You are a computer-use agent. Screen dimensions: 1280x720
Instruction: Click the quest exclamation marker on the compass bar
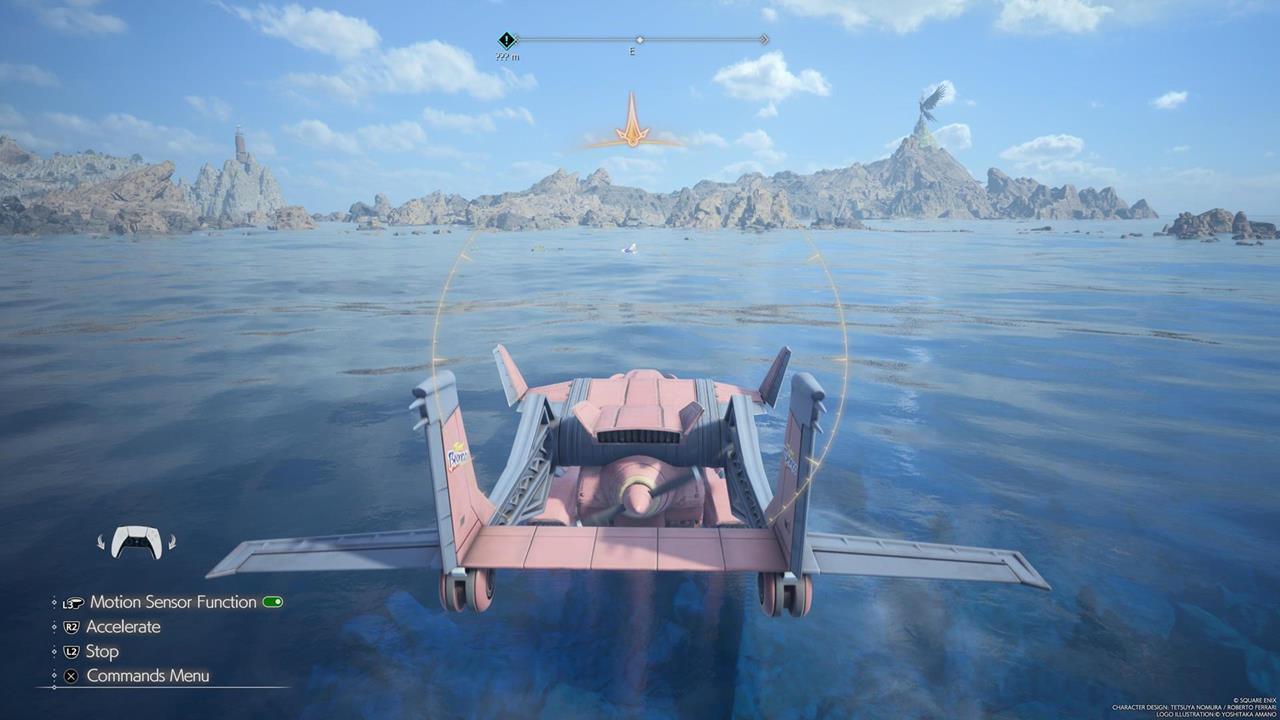coord(507,39)
